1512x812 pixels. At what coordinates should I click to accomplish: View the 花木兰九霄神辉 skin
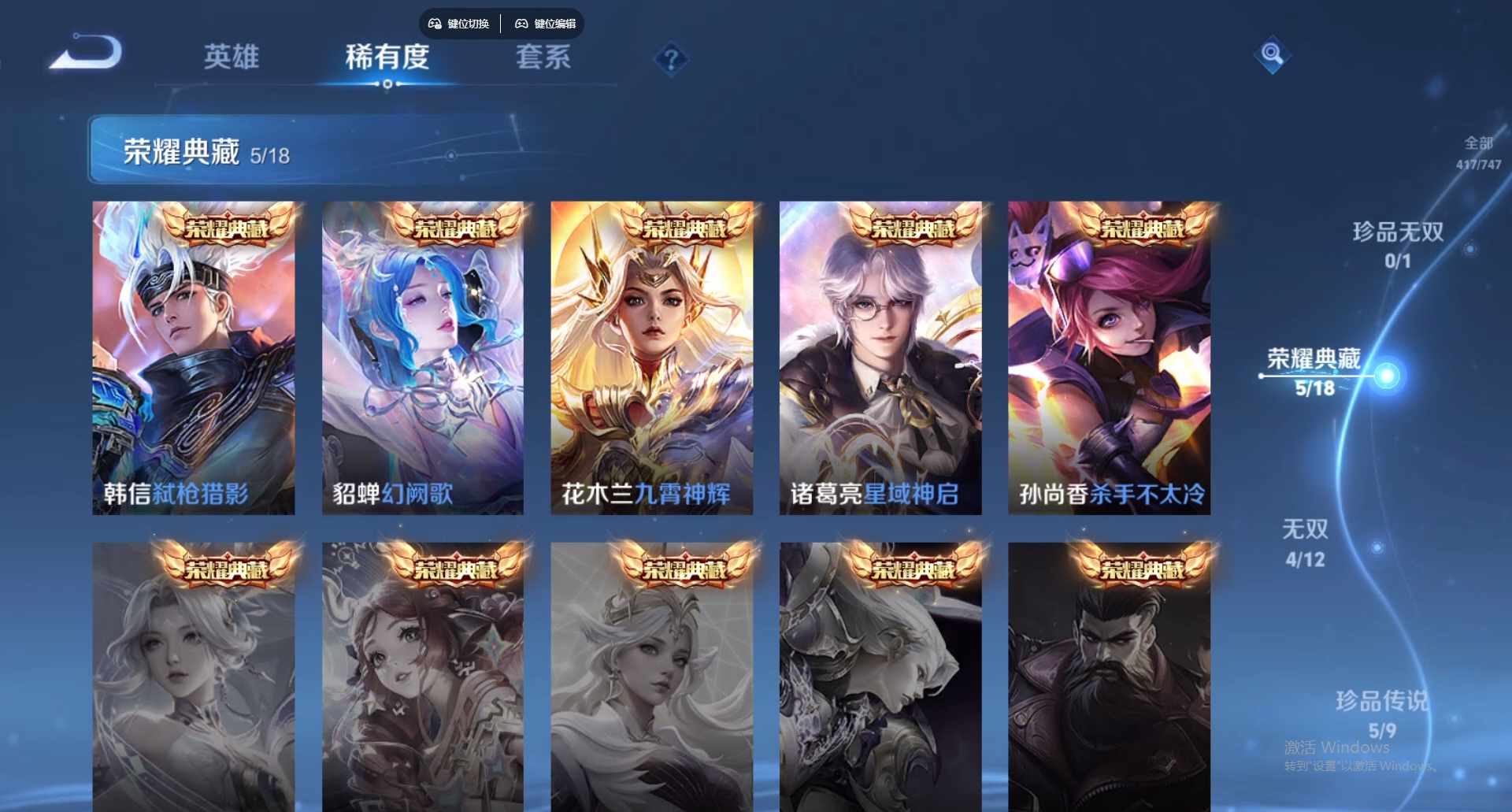click(652, 356)
